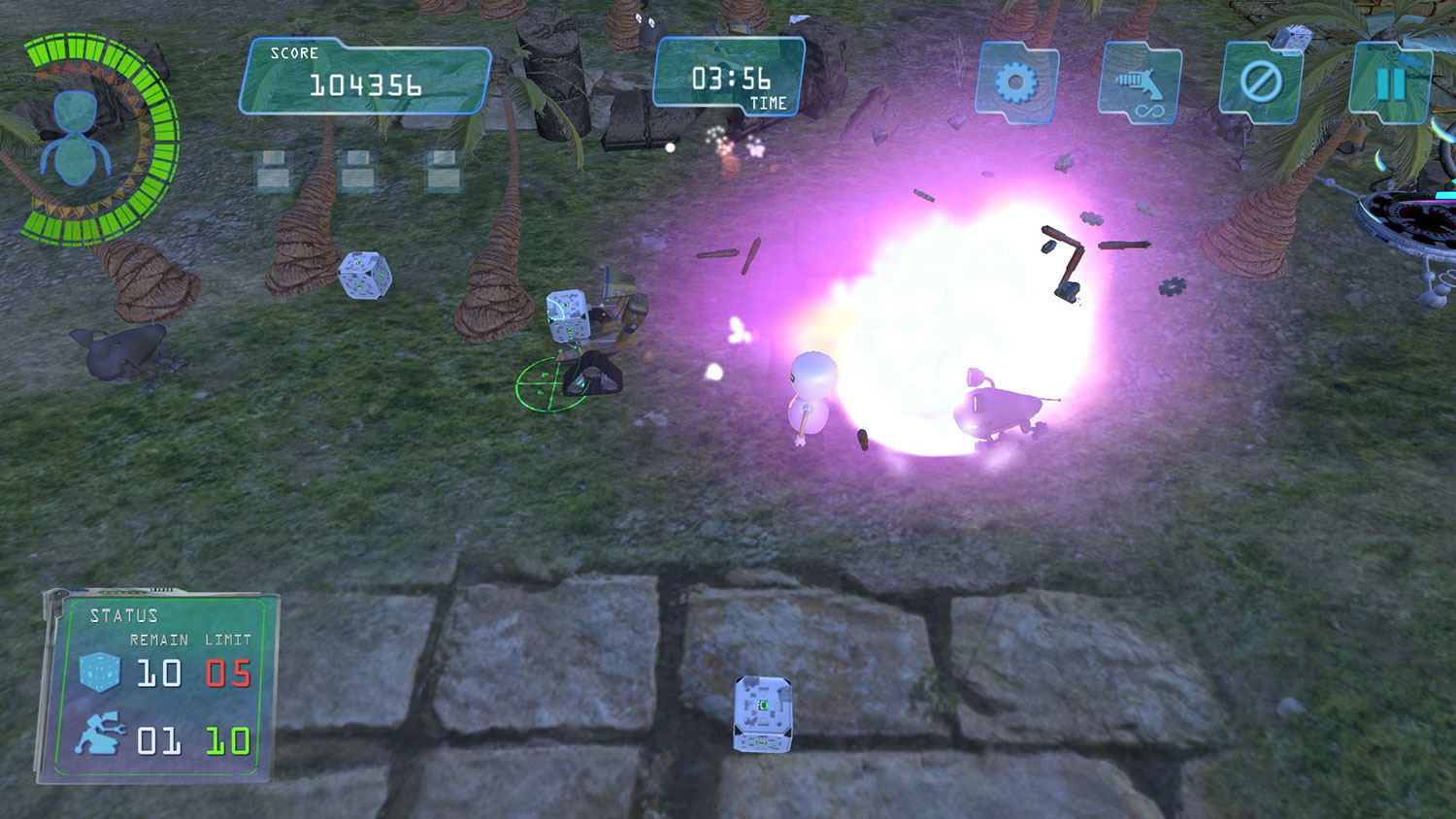Click the timer showing 03:56

pyautogui.click(x=730, y=80)
